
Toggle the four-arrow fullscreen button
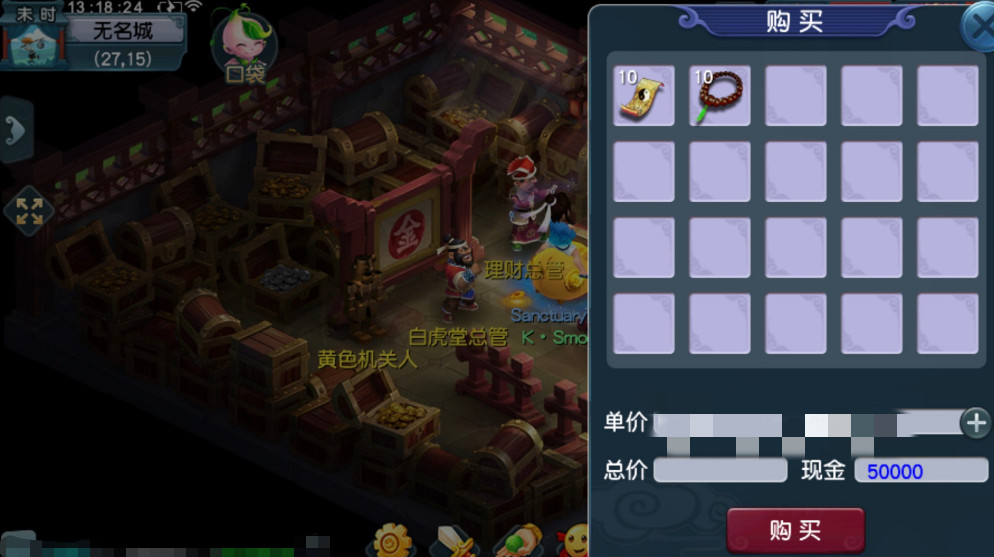tap(28, 210)
